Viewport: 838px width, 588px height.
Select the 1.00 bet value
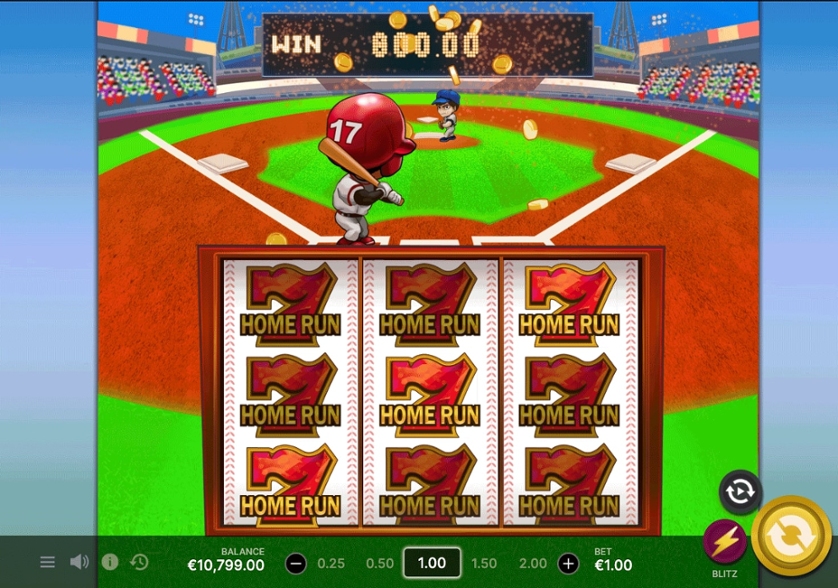coord(431,563)
